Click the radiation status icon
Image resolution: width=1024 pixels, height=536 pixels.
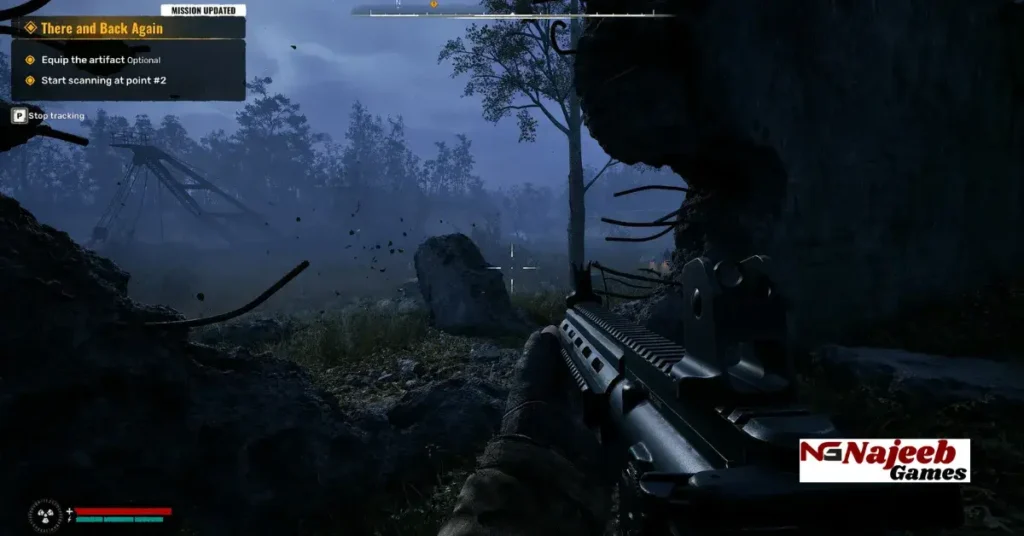45,514
